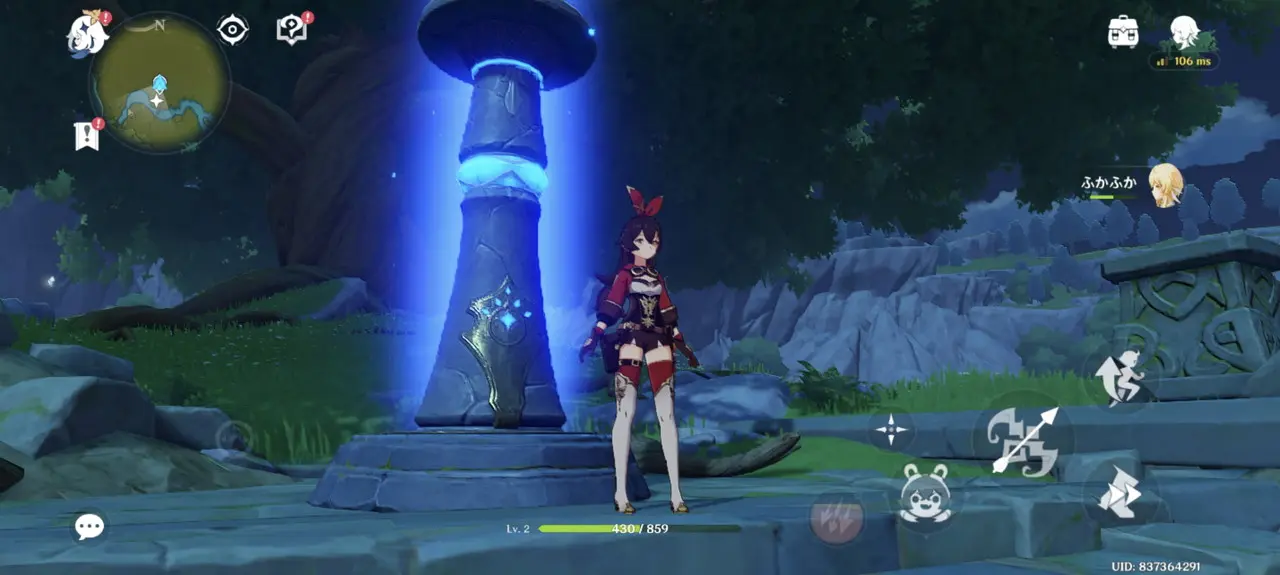Switch to party member ふかふか
The height and width of the screenshot is (575, 1280).
(1164, 185)
